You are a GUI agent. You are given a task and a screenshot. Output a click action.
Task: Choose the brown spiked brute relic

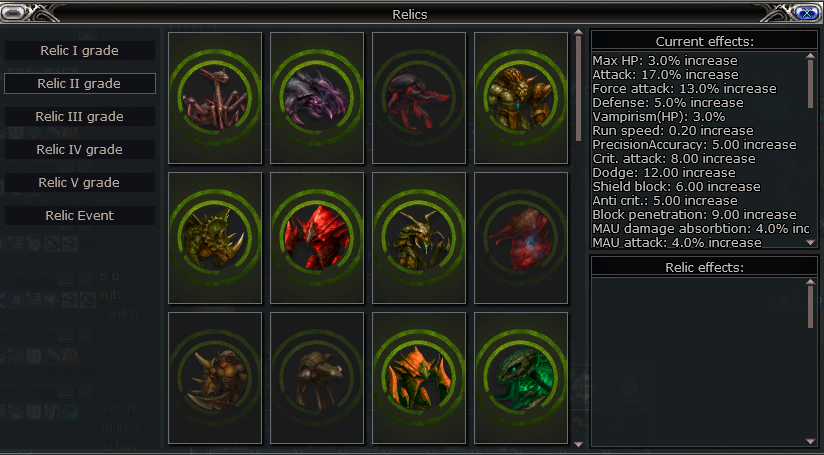pyautogui.click(x=215, y=377)
